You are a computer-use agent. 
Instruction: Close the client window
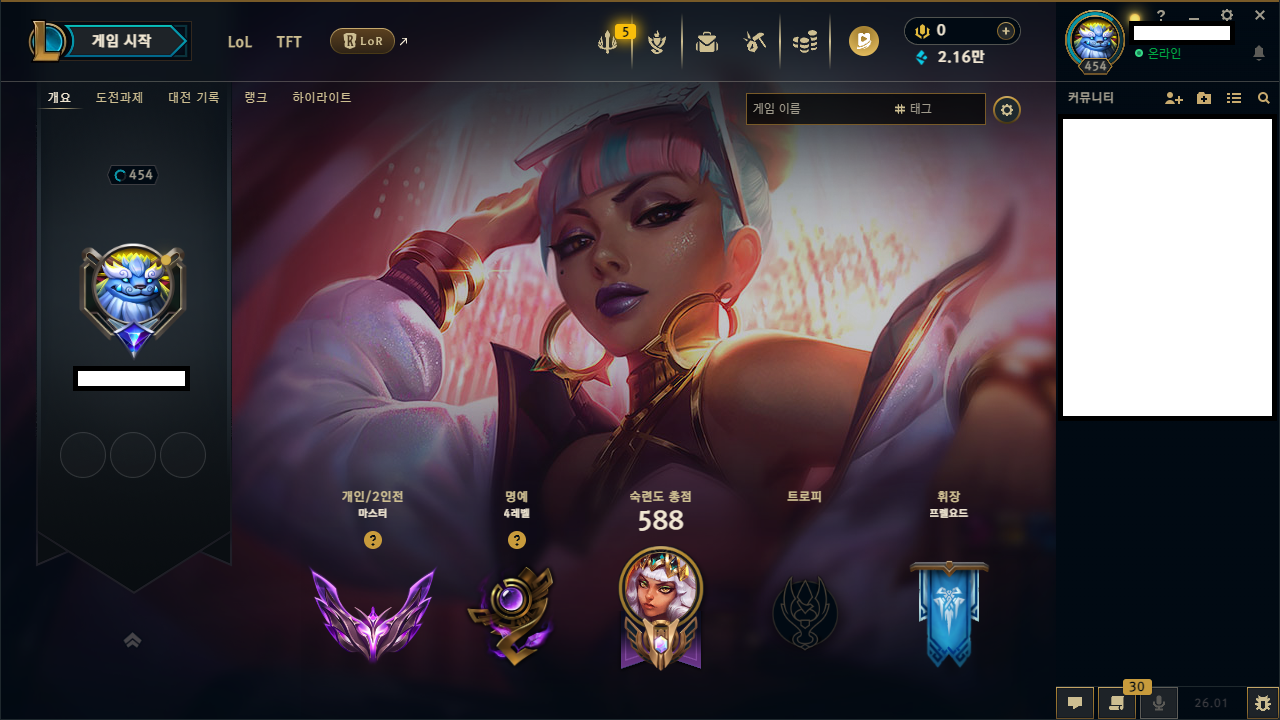pos(1260,15)
